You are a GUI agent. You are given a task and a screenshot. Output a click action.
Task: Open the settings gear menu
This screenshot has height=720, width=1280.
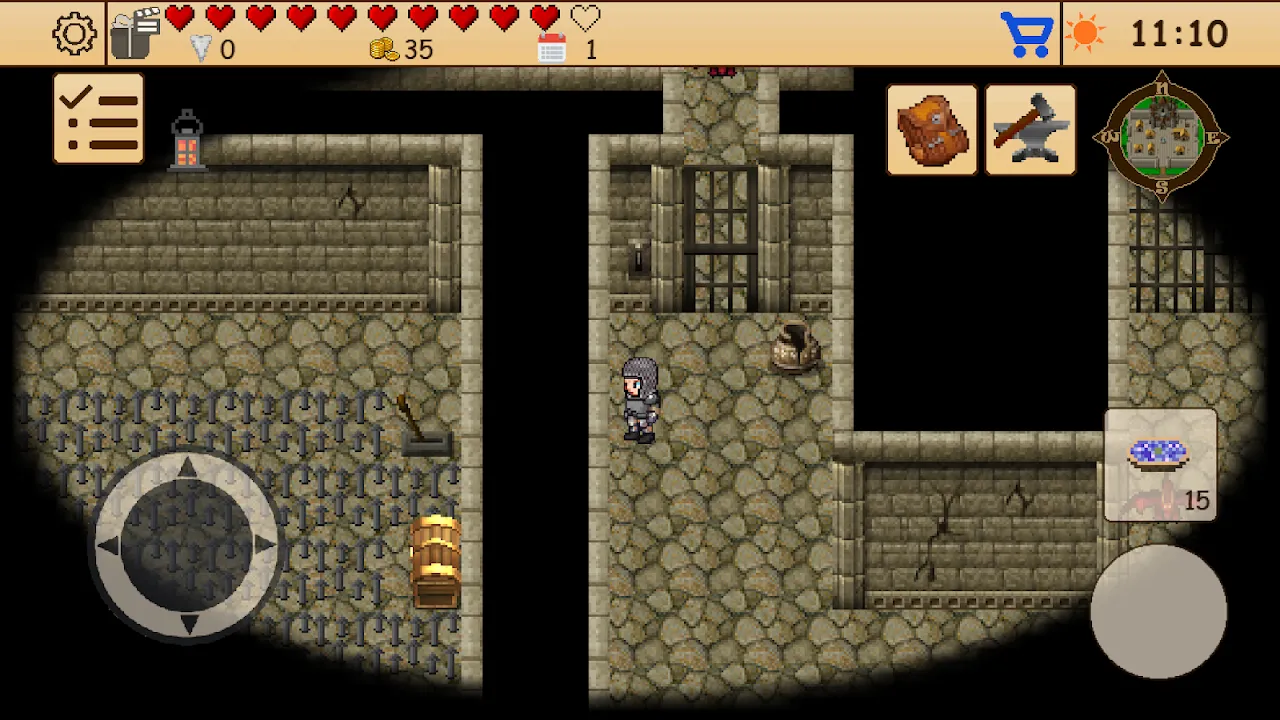(x=75, y=34)
